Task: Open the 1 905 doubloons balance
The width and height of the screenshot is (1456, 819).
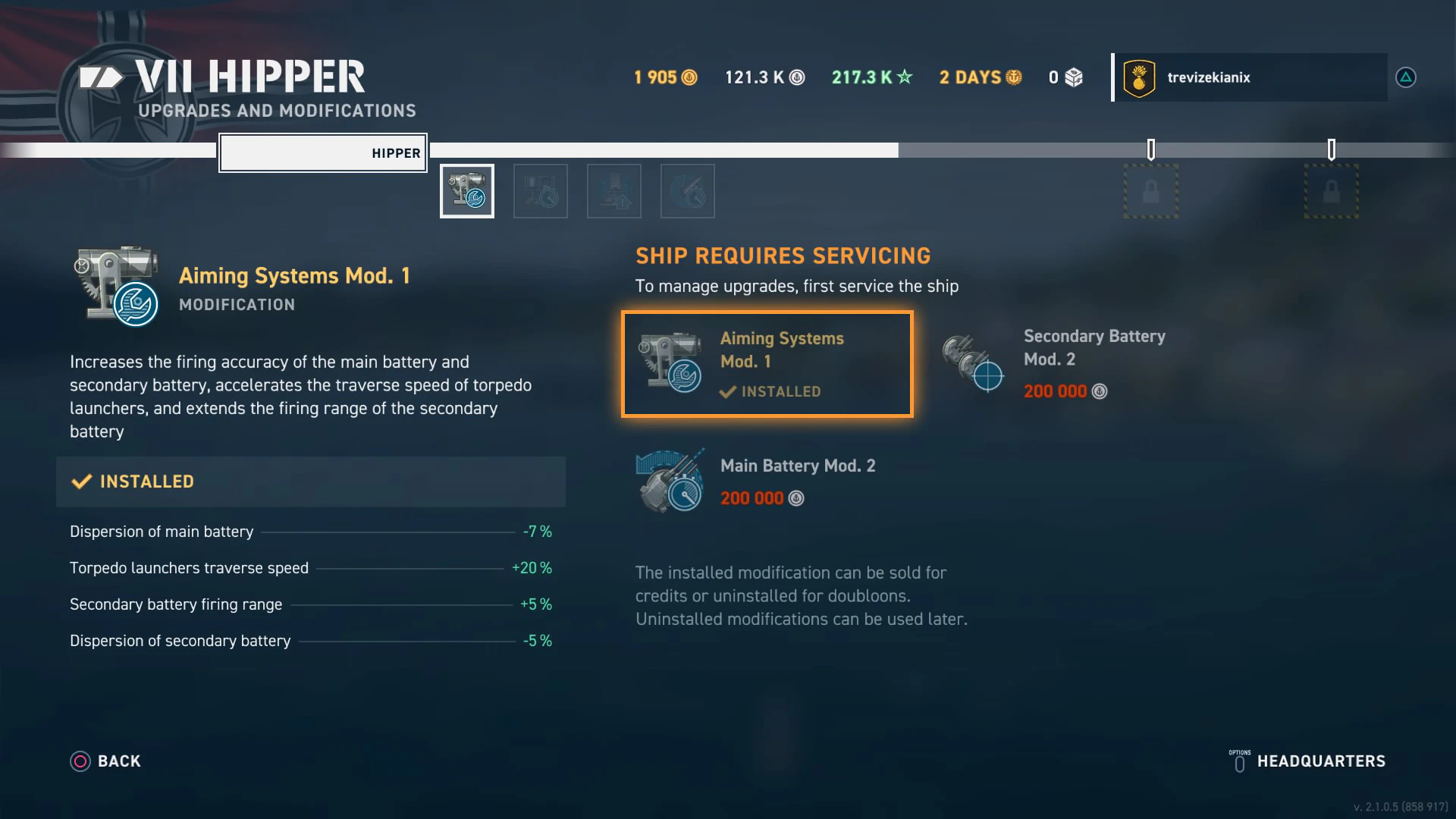Action: coord(665,77)
